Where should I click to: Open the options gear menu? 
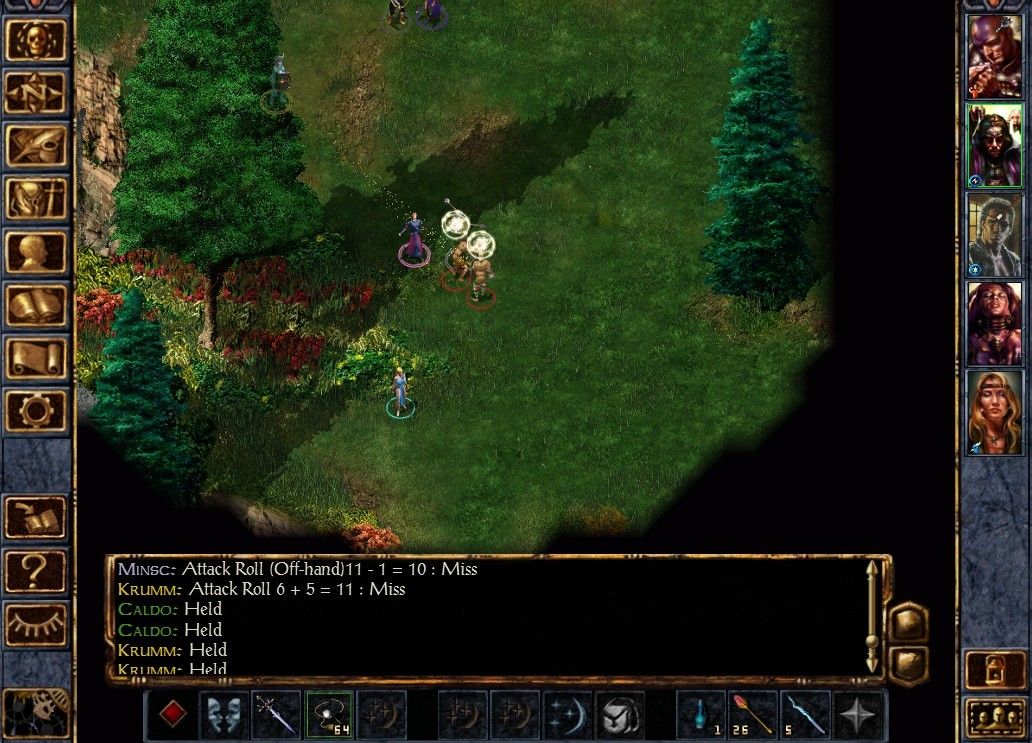tap(37, 411)
